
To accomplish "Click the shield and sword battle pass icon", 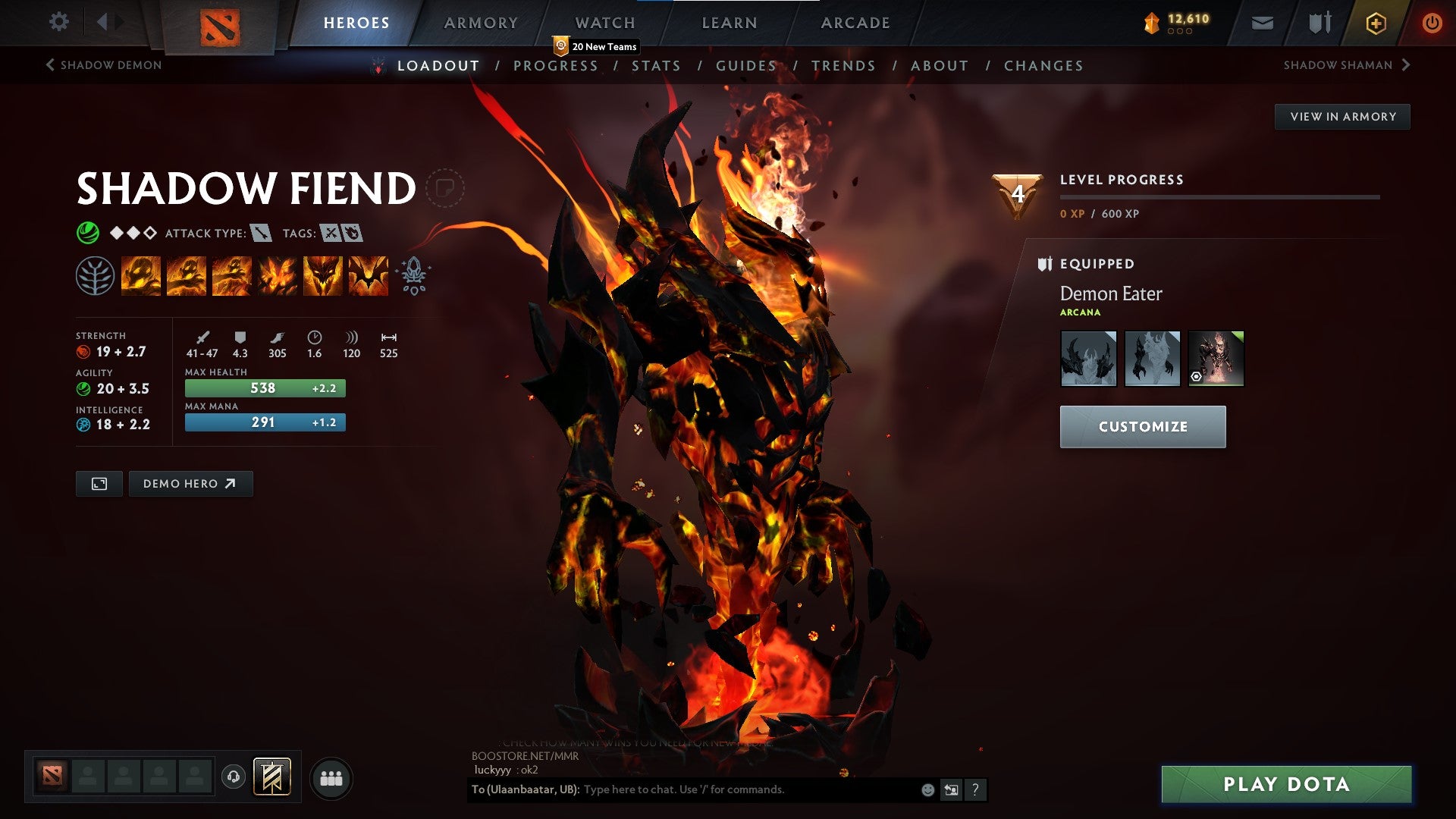I will click(1319, 22).
